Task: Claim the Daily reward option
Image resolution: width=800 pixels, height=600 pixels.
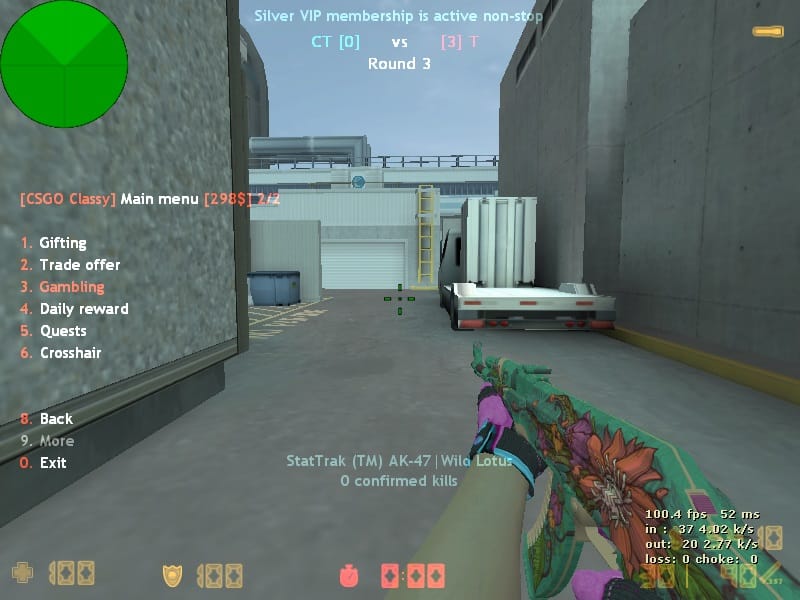Action: 83,309
